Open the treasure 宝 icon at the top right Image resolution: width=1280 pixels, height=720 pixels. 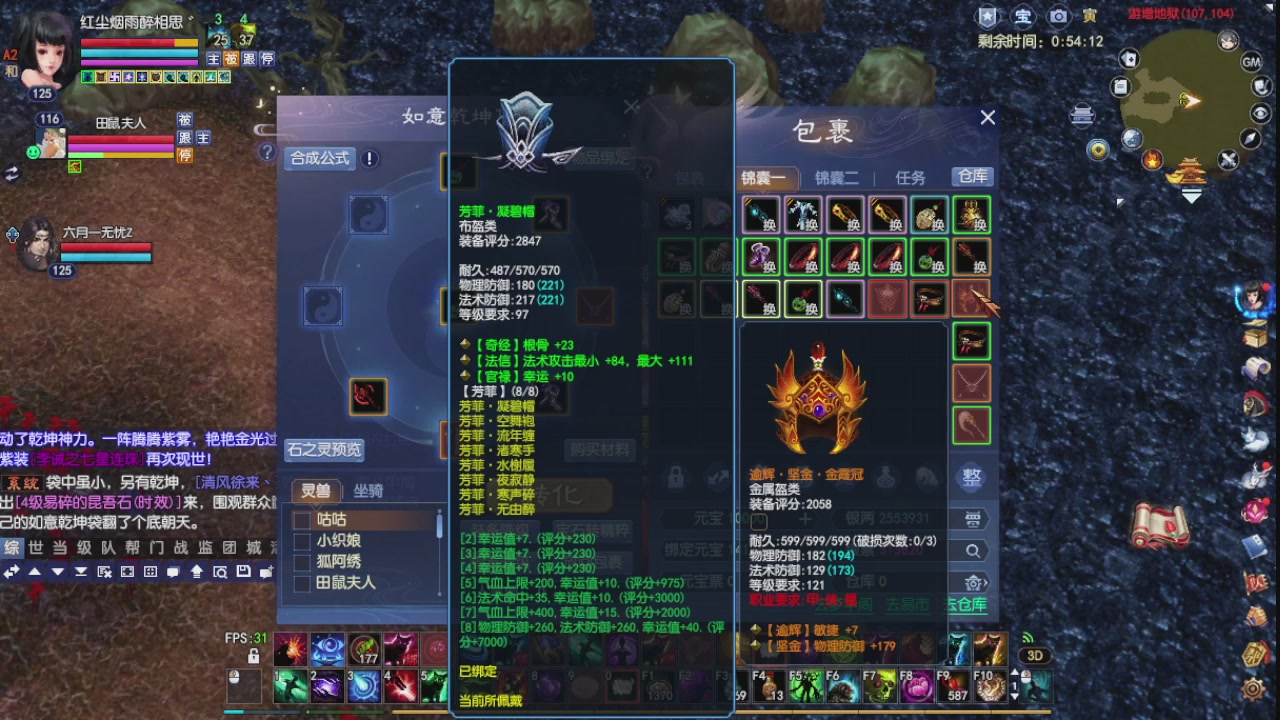[x=1022, y=15]
